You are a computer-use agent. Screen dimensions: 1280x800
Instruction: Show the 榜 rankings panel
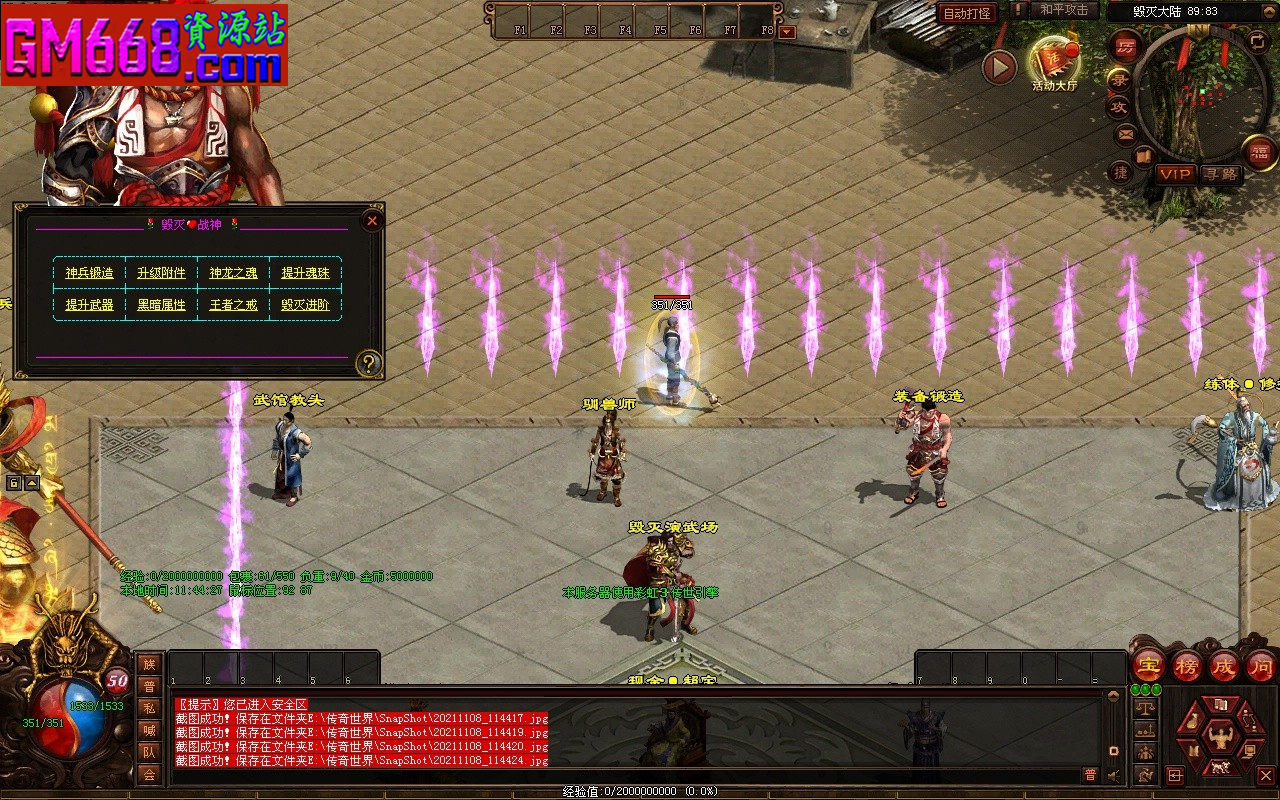coord(1187,665)
